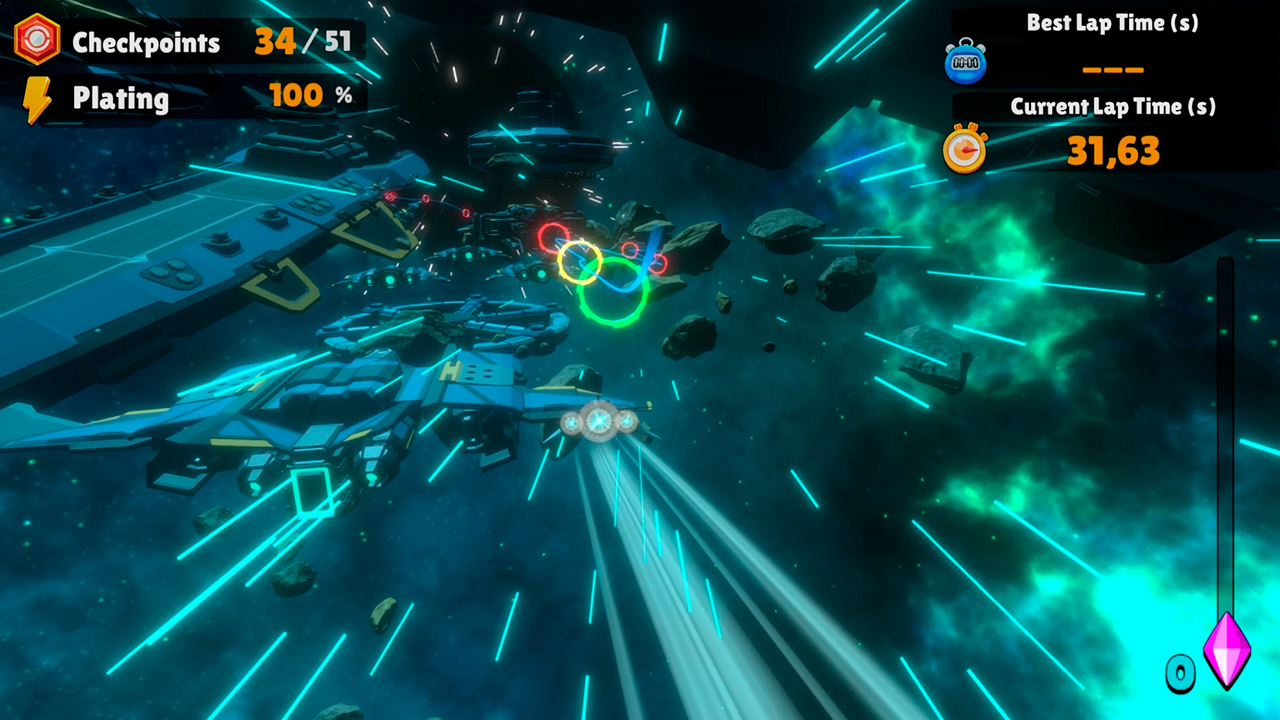Click the player spaceship with triple engines

[598, 422]
